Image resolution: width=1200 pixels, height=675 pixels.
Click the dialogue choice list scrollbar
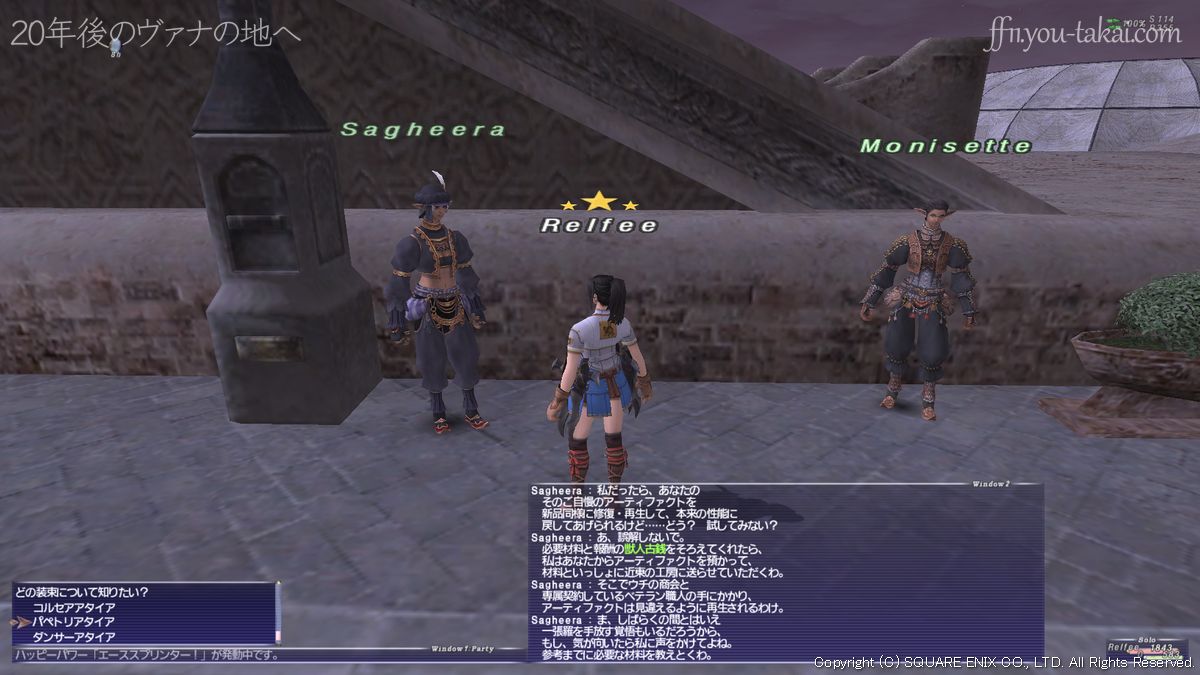click(278, 613)
